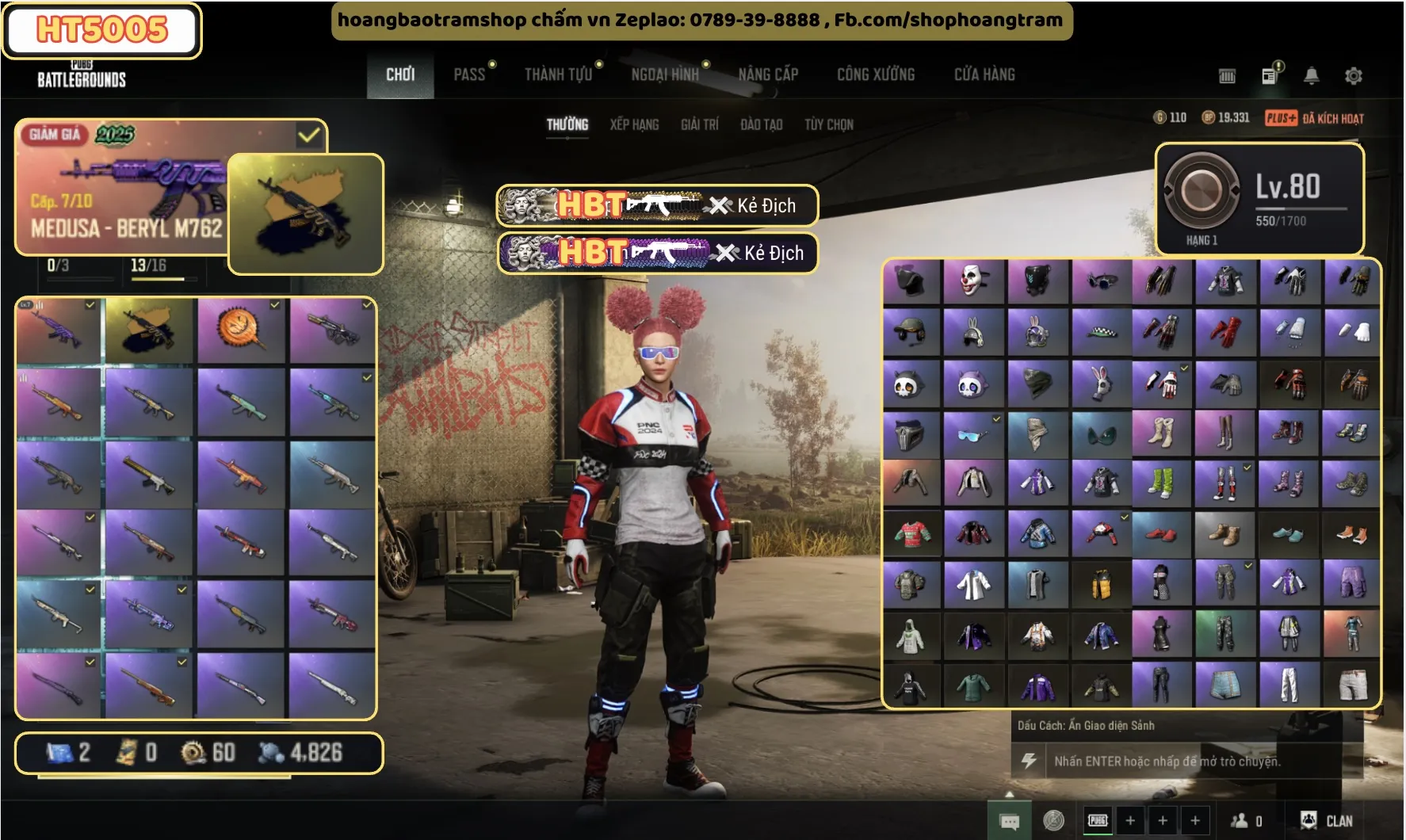1406x840 pixels.
Task: Open the CỬA HÀNG store tab
Action: (984, 75)
